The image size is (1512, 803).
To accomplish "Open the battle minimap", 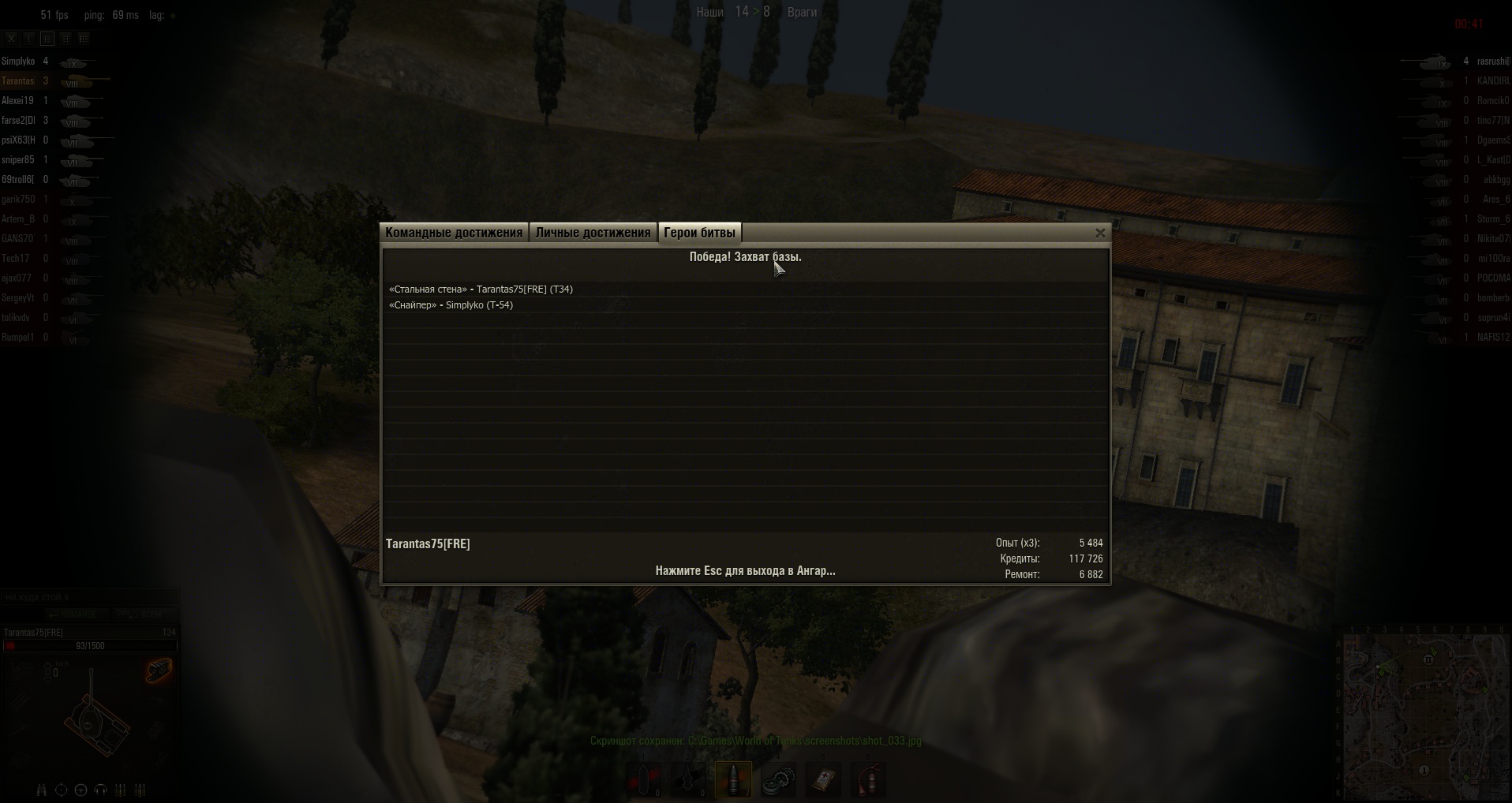I will coord(1424,717).
